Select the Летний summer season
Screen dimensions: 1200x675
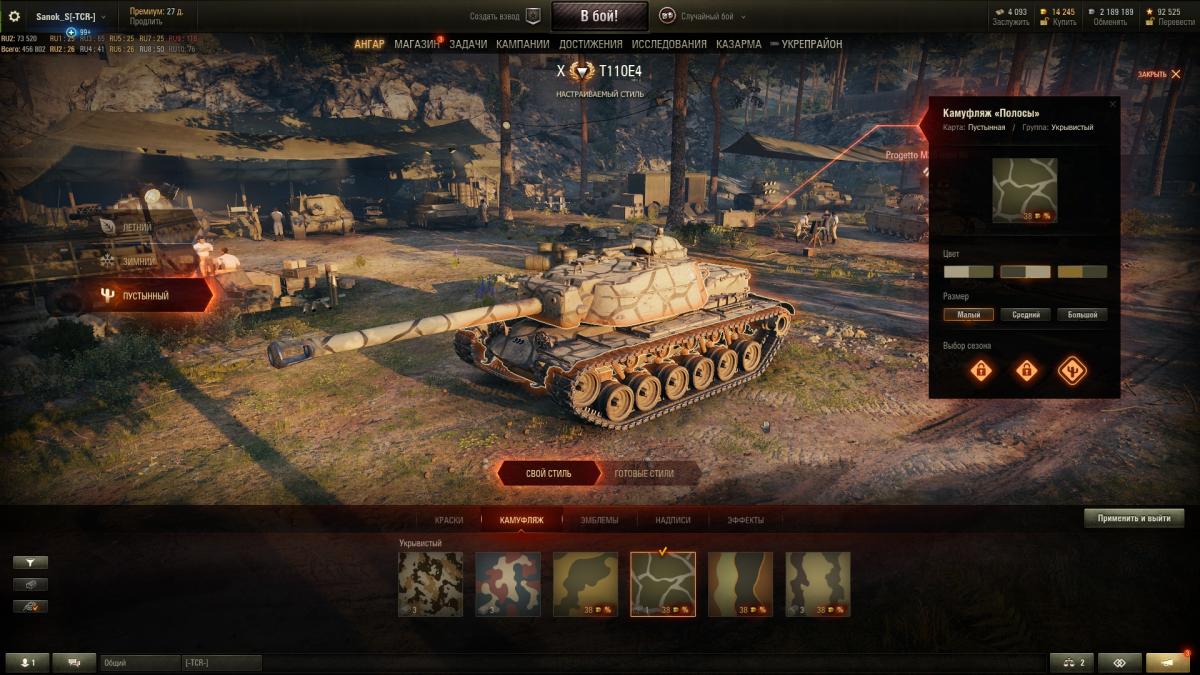tap(137, 227)
